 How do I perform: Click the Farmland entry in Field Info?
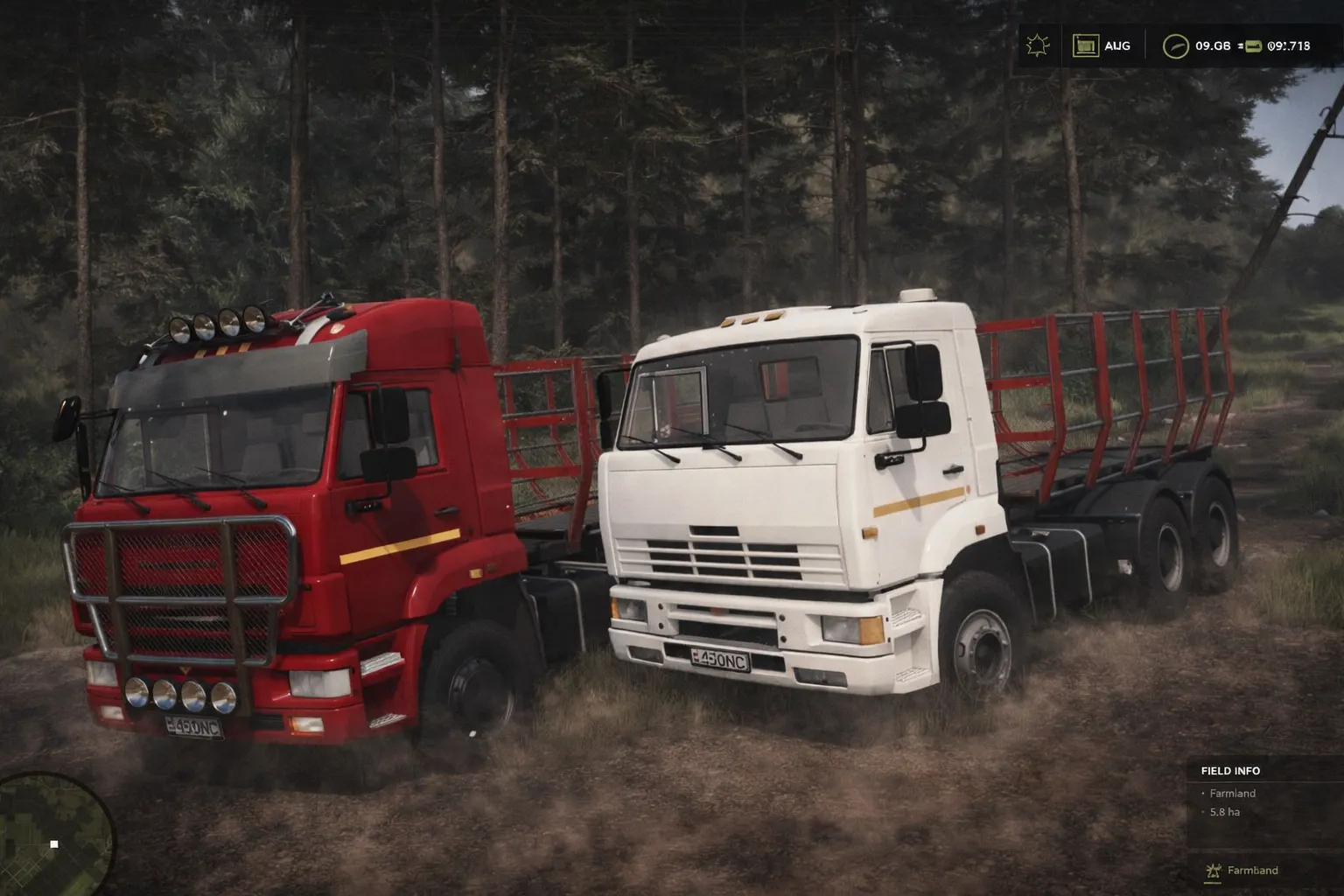pyautogui.click(x=1232, y=793)
